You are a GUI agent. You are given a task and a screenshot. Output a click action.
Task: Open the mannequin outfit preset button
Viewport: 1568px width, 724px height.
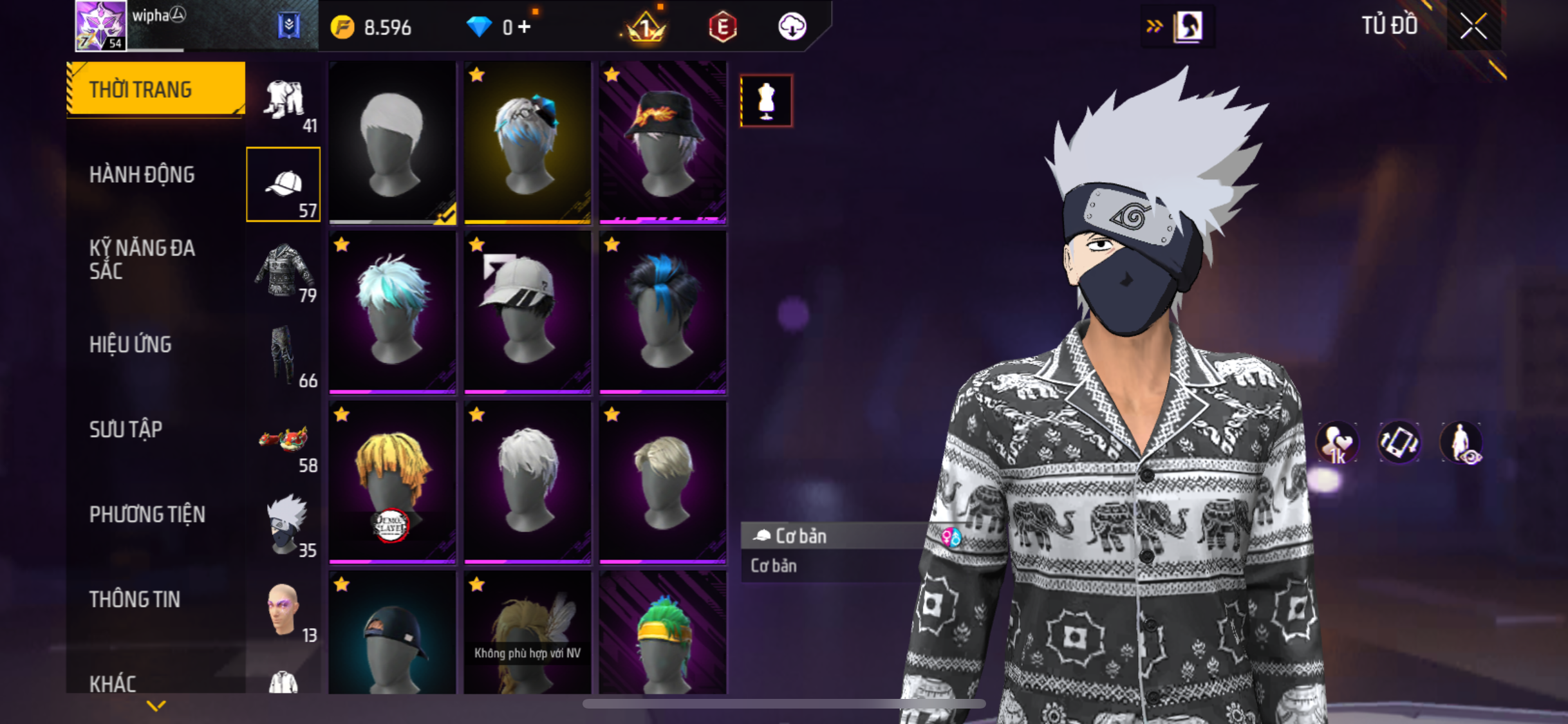[x=765, y=101]
